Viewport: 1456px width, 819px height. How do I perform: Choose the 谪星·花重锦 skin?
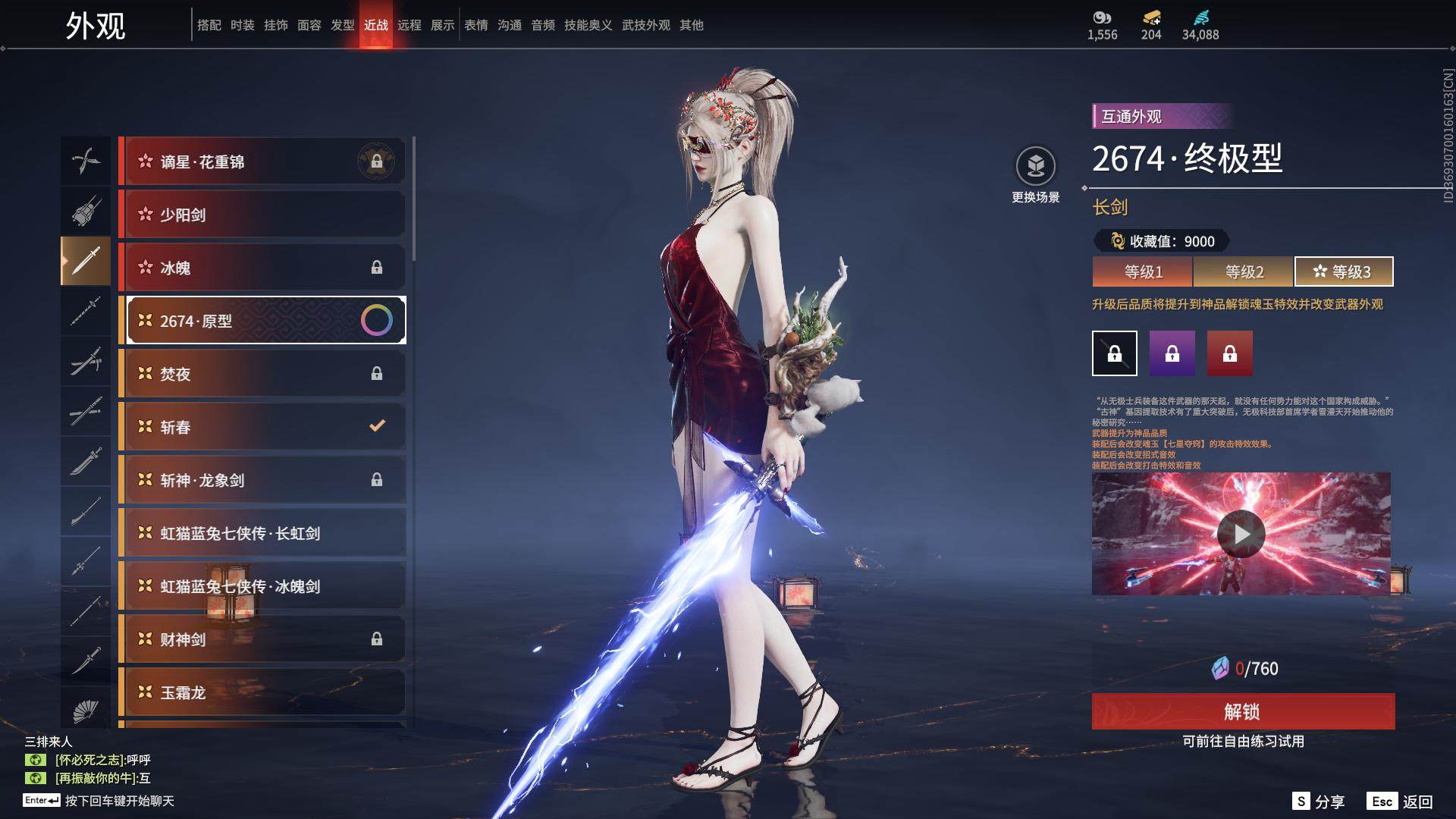(262, 162)
